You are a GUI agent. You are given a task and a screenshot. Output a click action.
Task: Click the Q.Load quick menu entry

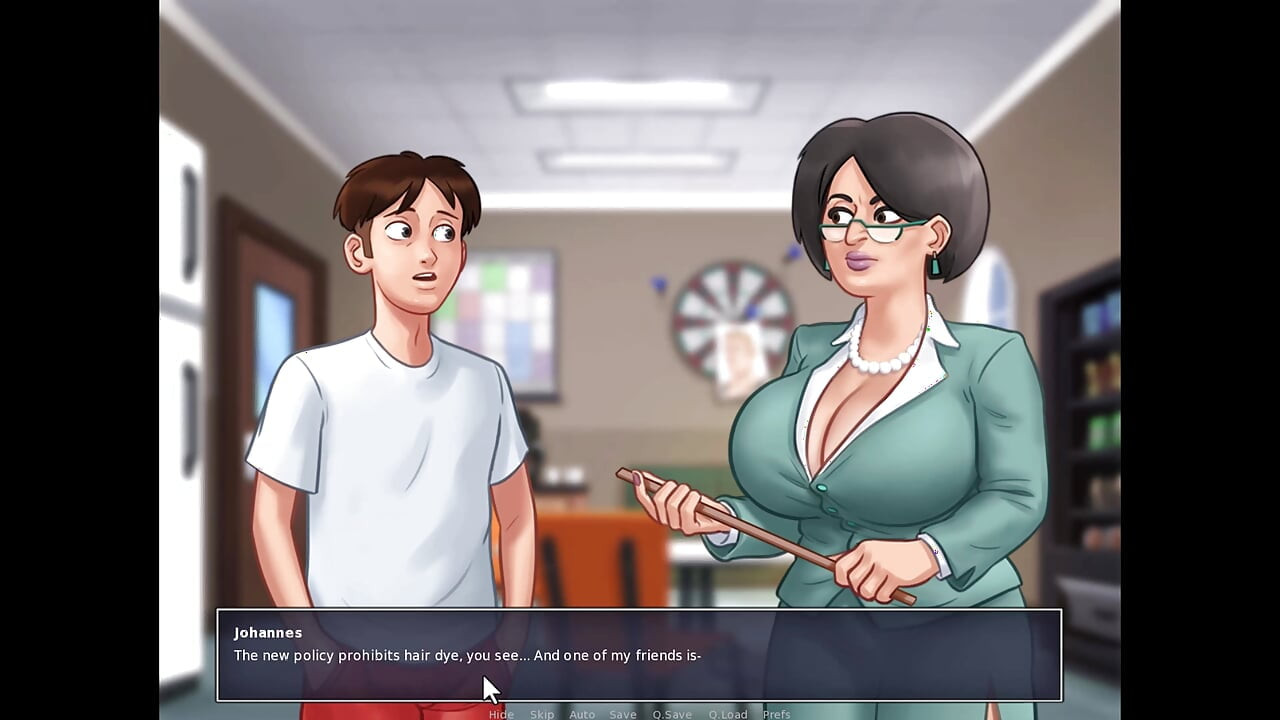[728, 714]
